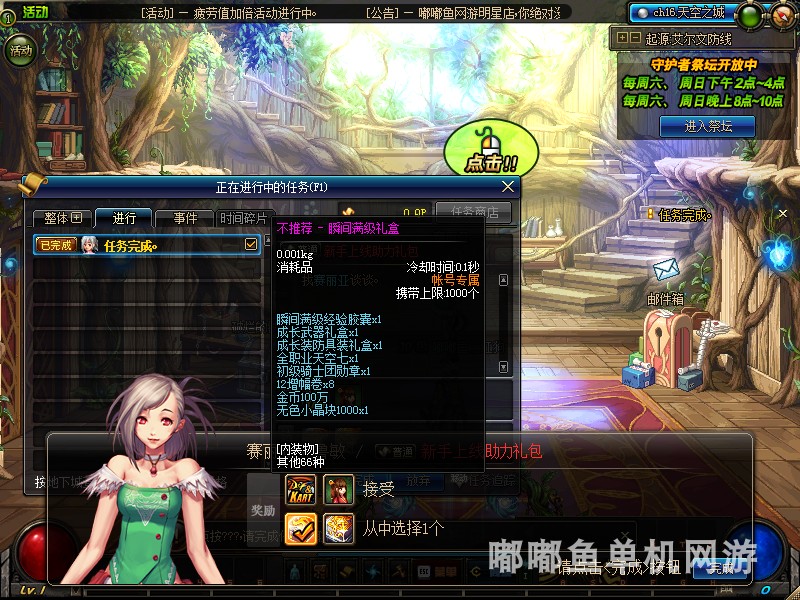Close the quest window (正在进行的任务)
This screenshot has height=600, width=800.
point(508,186)
